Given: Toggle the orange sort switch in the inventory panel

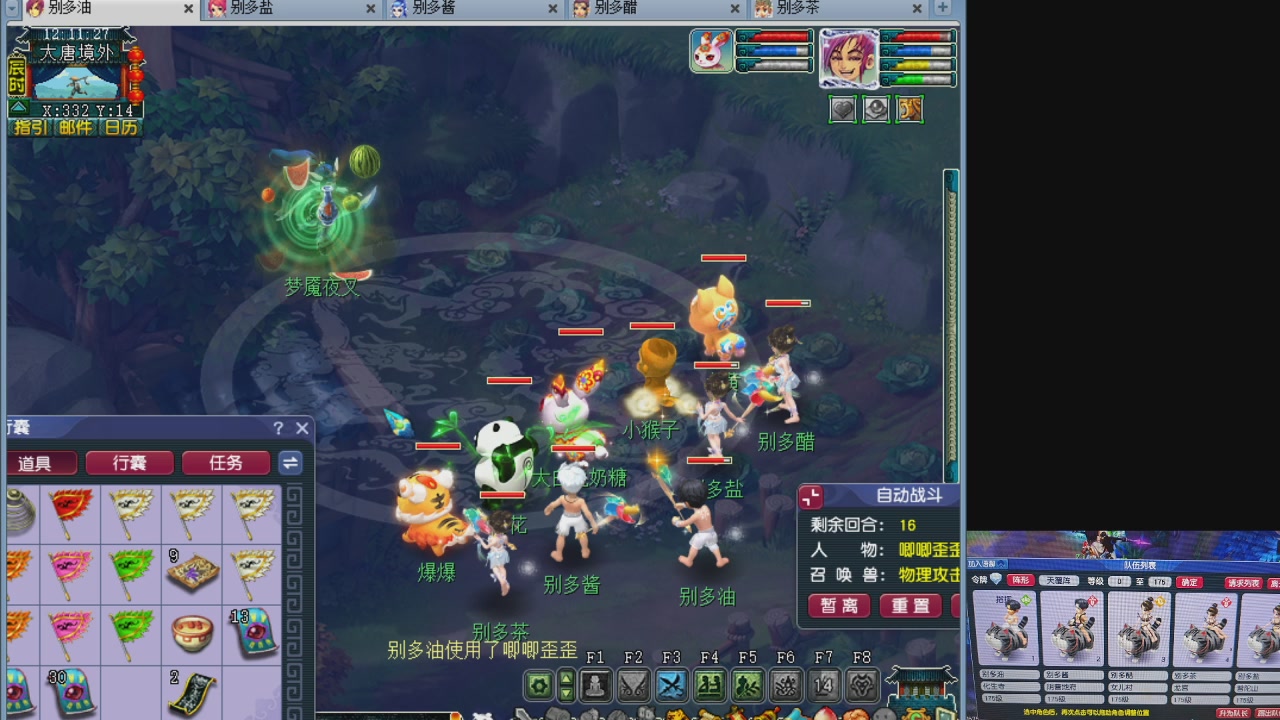Looking at the screenshot, I should click(x=289, y=463).
